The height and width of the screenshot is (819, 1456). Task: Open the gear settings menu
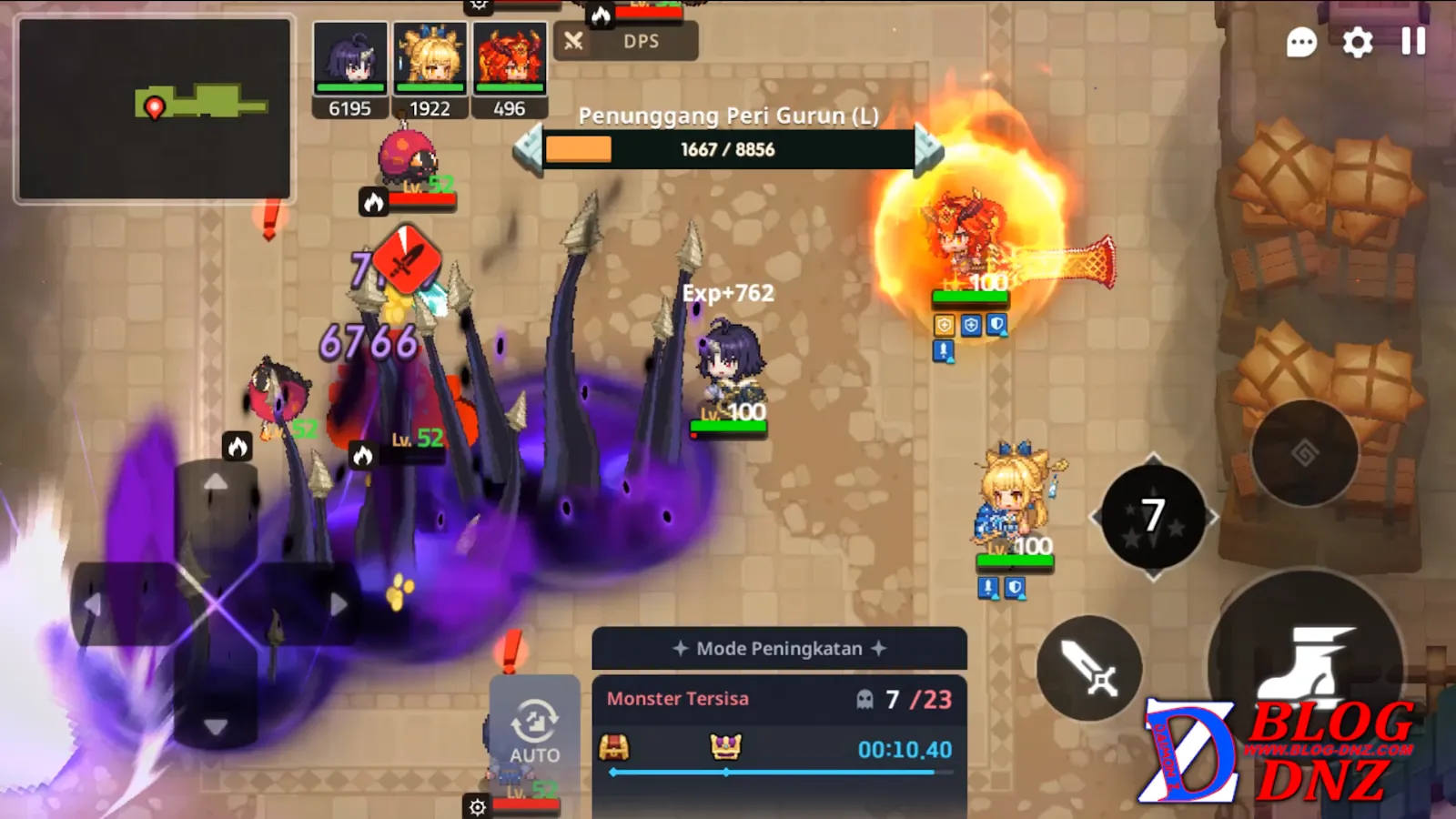coord(1358,42)
